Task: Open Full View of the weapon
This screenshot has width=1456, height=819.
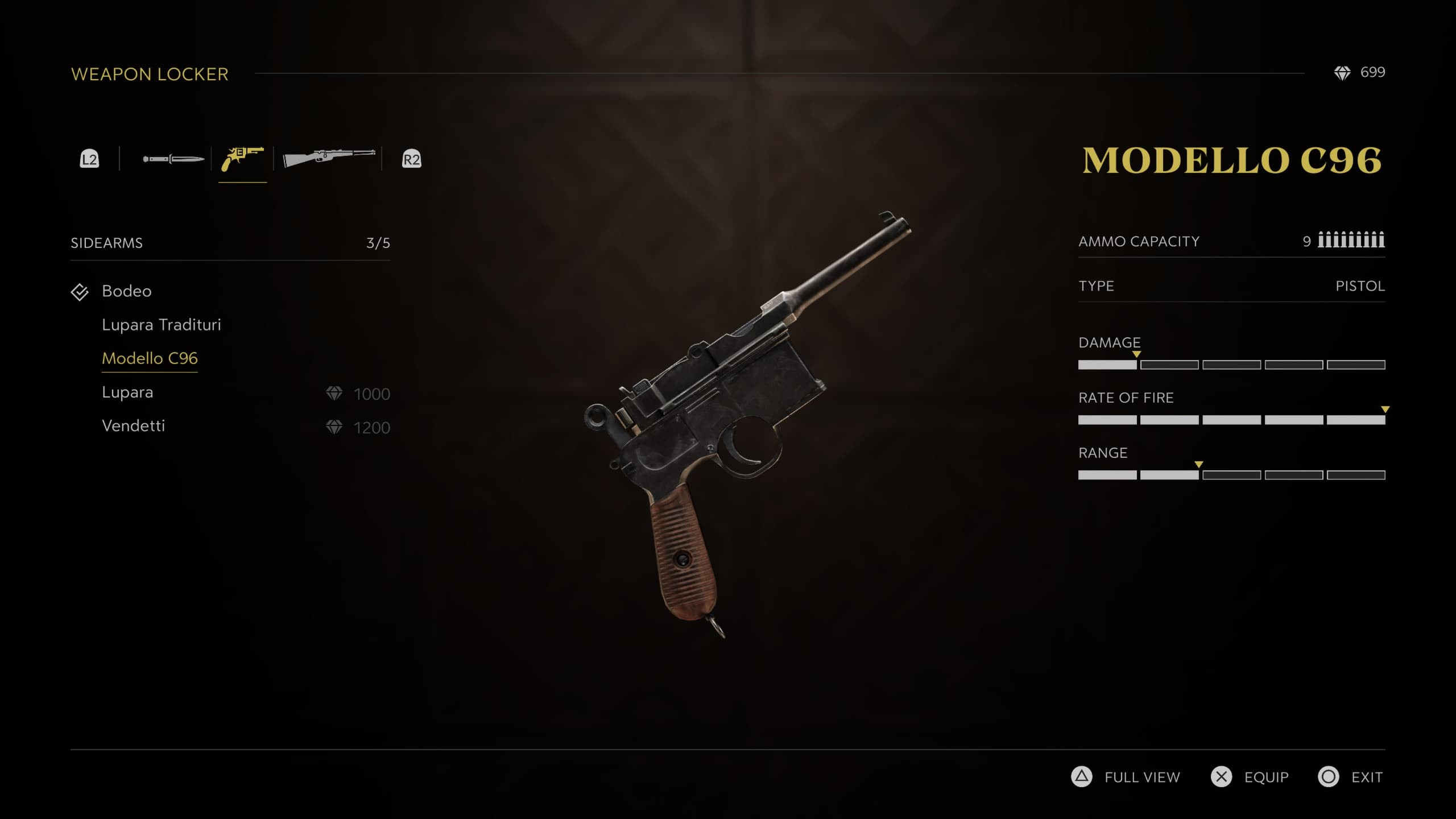Action: 1126,777
